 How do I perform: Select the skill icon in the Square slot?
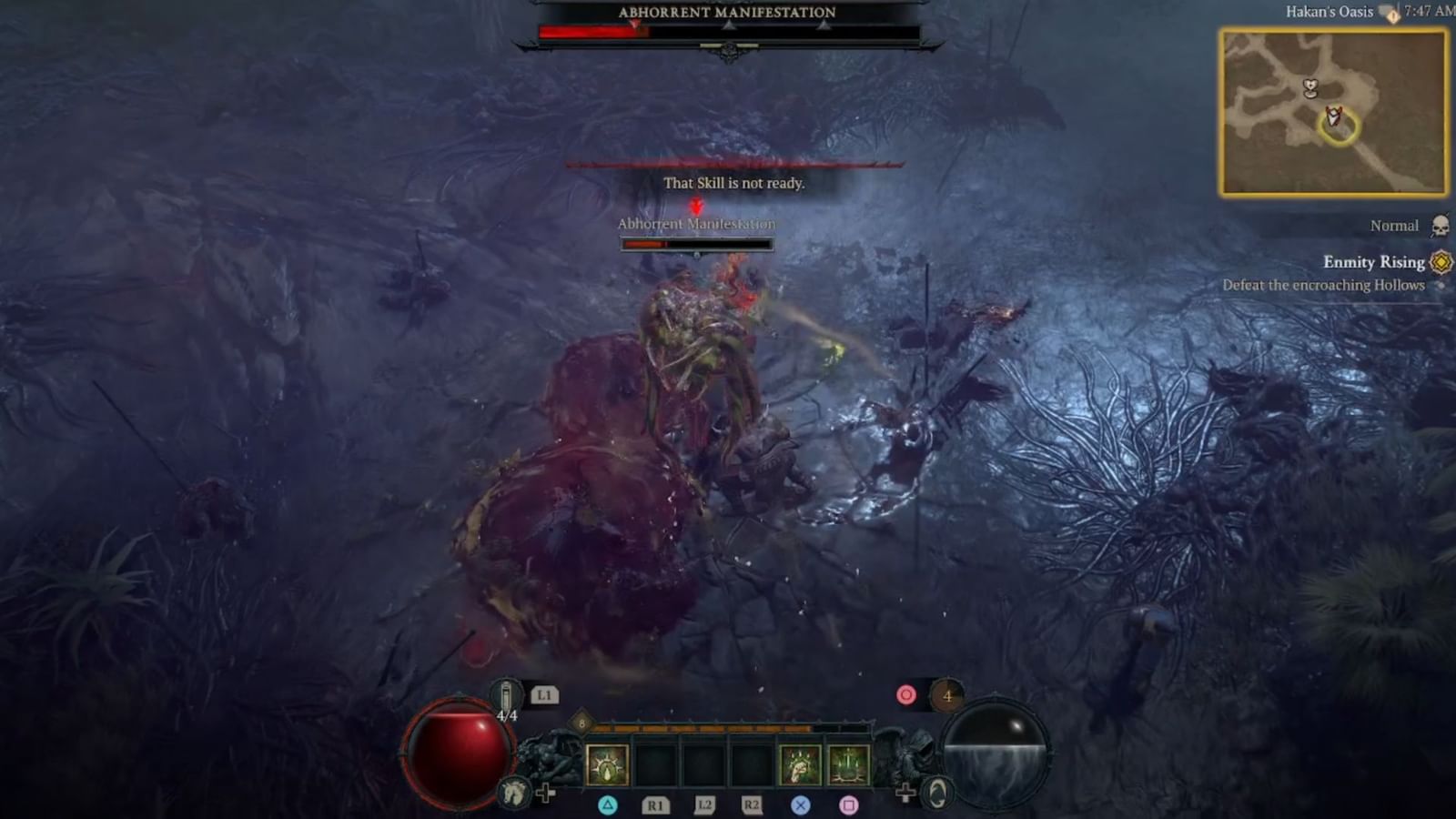[x=847, y=764]
